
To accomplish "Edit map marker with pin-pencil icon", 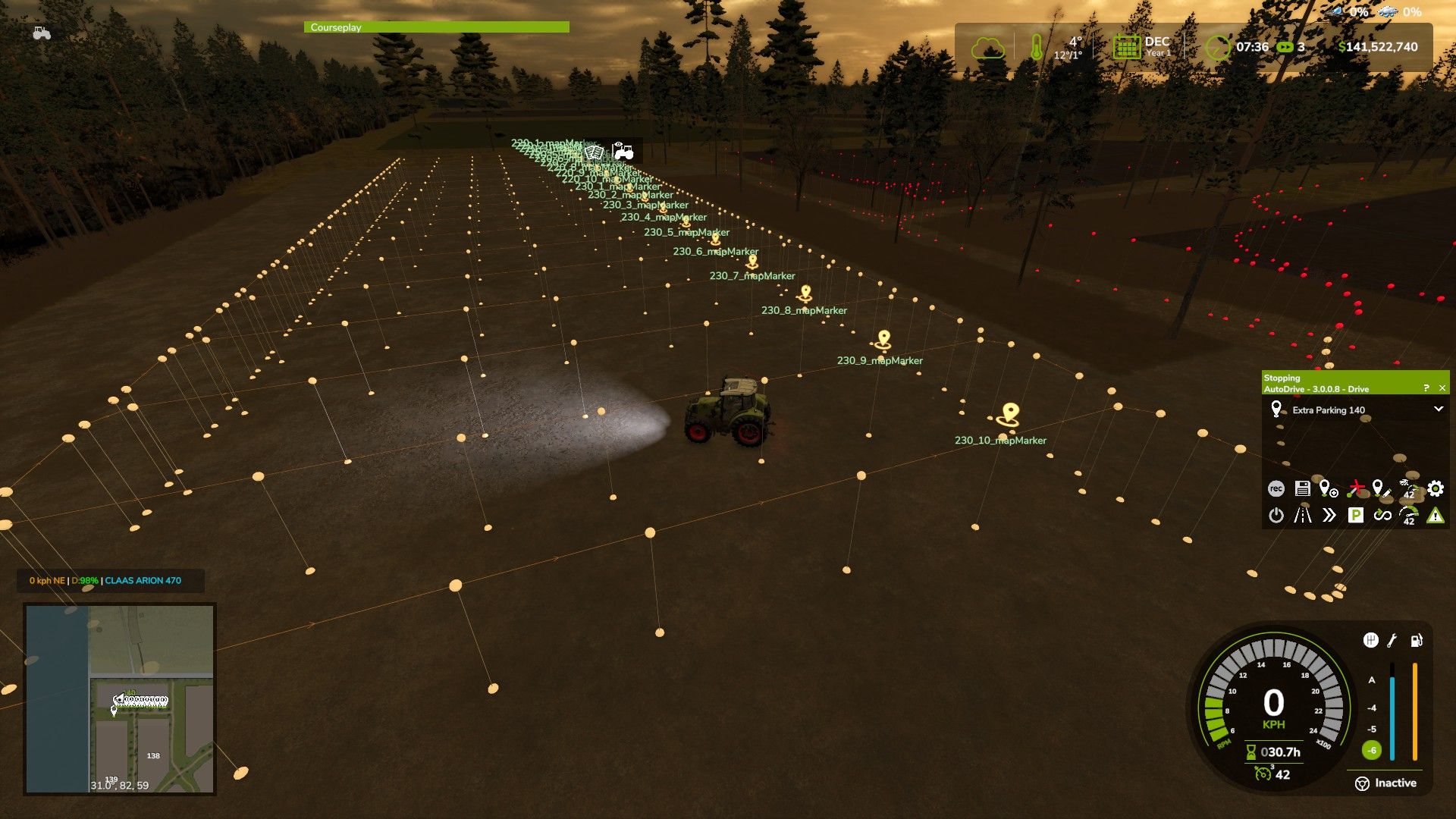I will [1381, 488].
